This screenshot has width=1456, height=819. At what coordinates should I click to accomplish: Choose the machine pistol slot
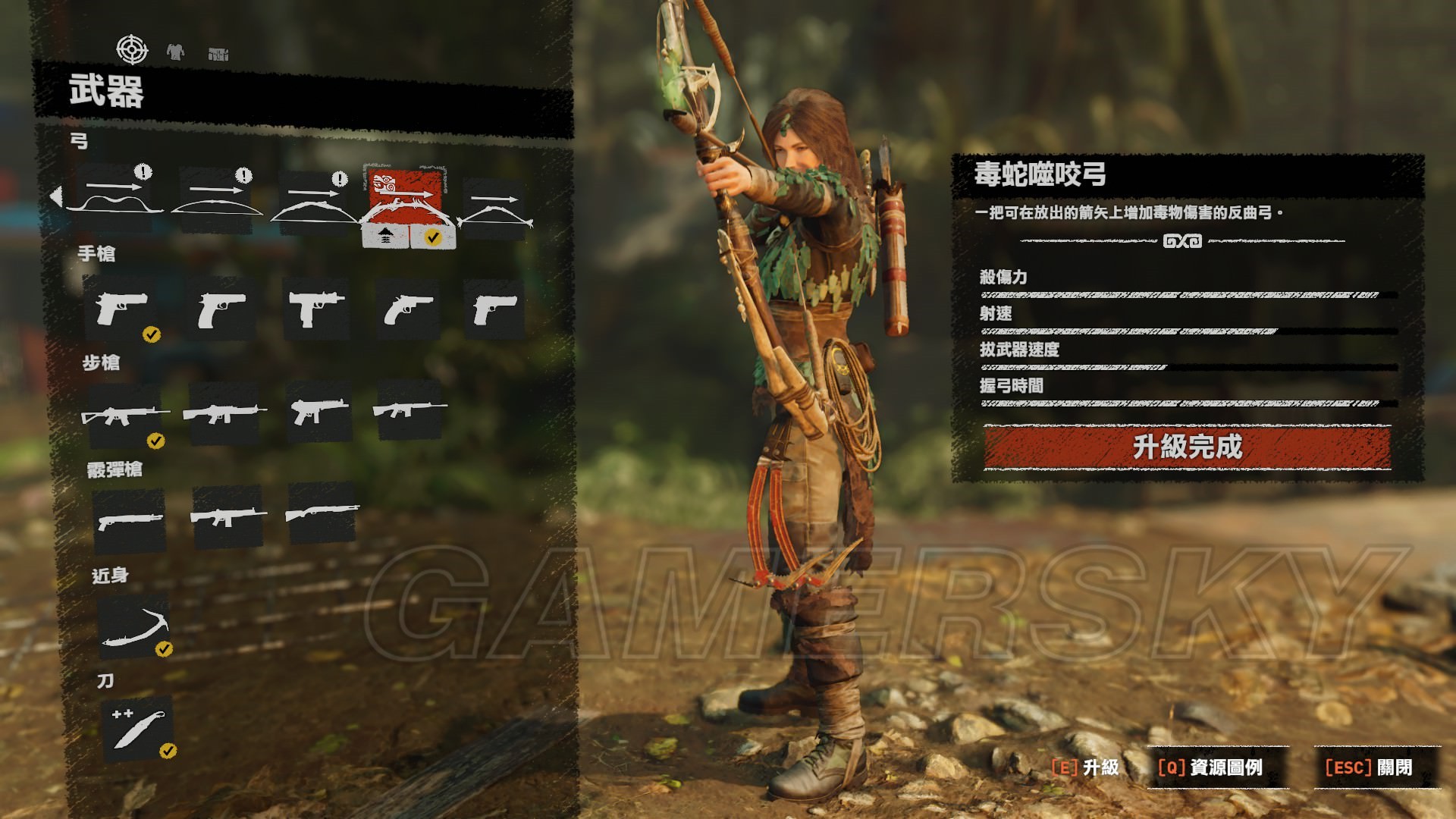pos(315,308)
